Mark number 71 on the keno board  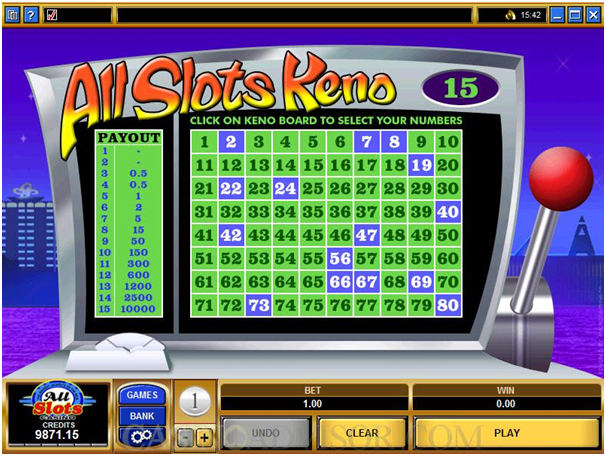(204, 305)
